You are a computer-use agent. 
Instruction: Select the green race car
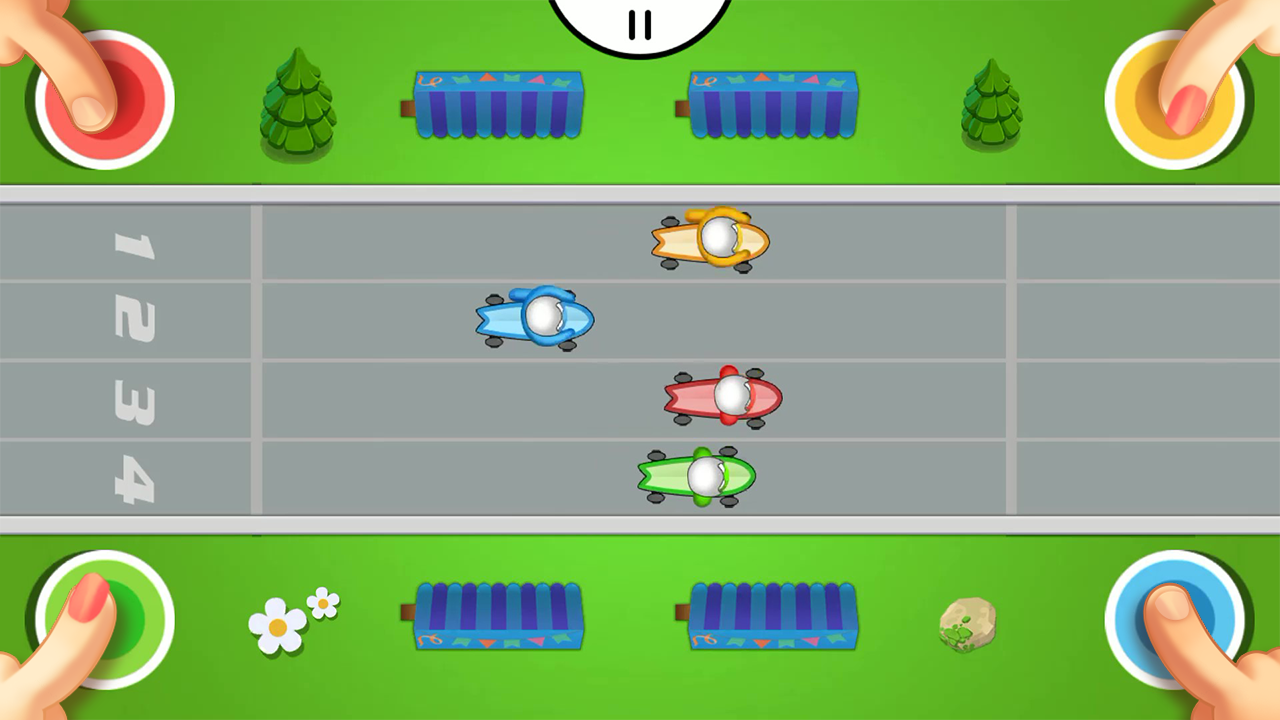click(697, 478)
